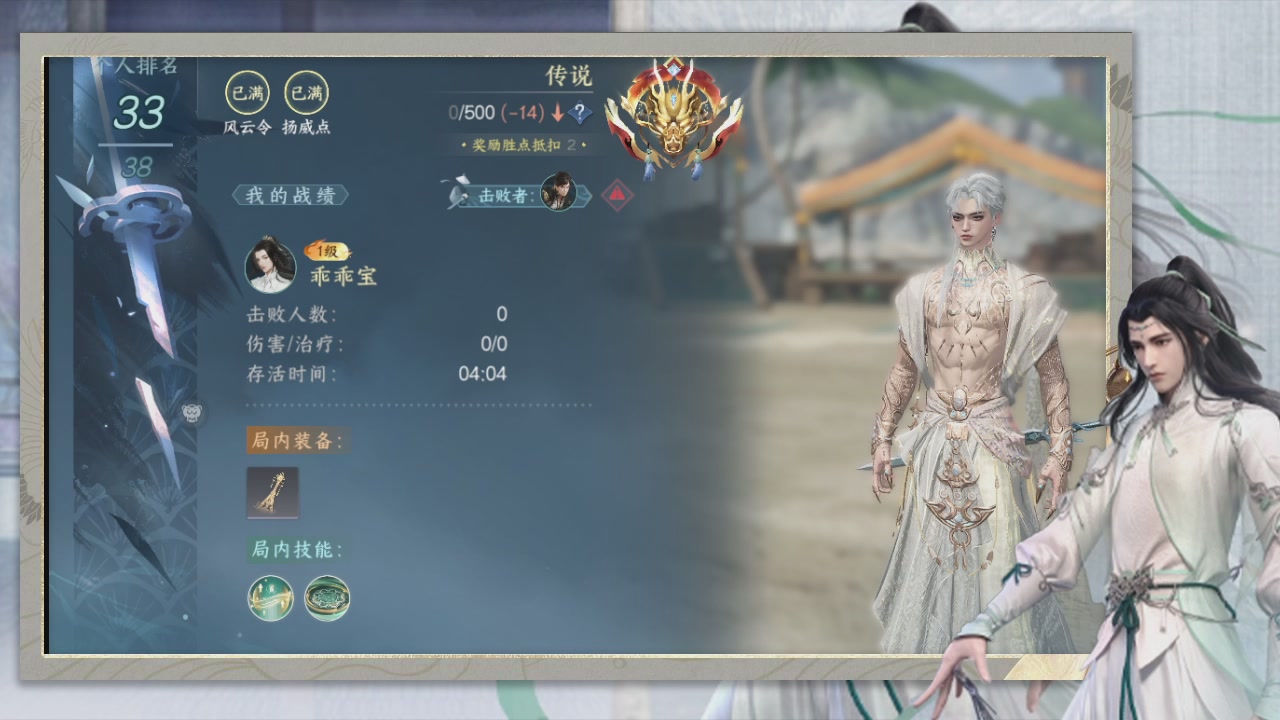Screen dimensions: 1280x720
Task: View the 局内装备 weapon item thumbnail
Action: click(272, 493)
